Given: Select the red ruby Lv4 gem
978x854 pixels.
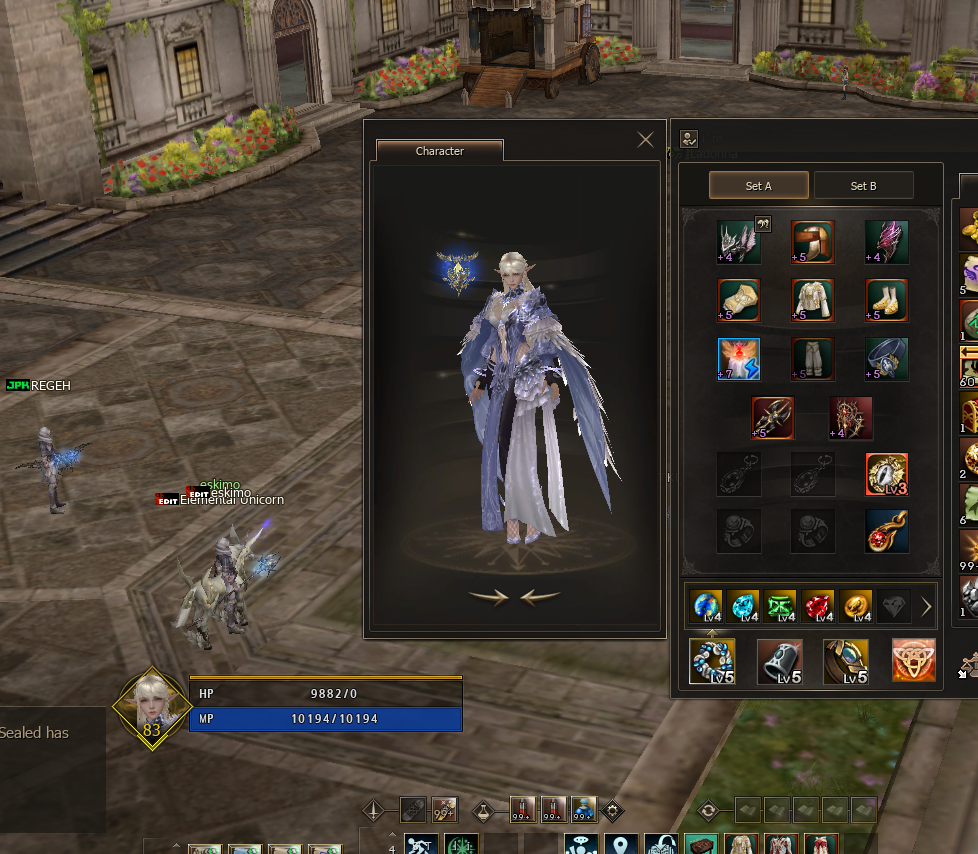Looking at the screenshot, I should click(x=817, y=606).
